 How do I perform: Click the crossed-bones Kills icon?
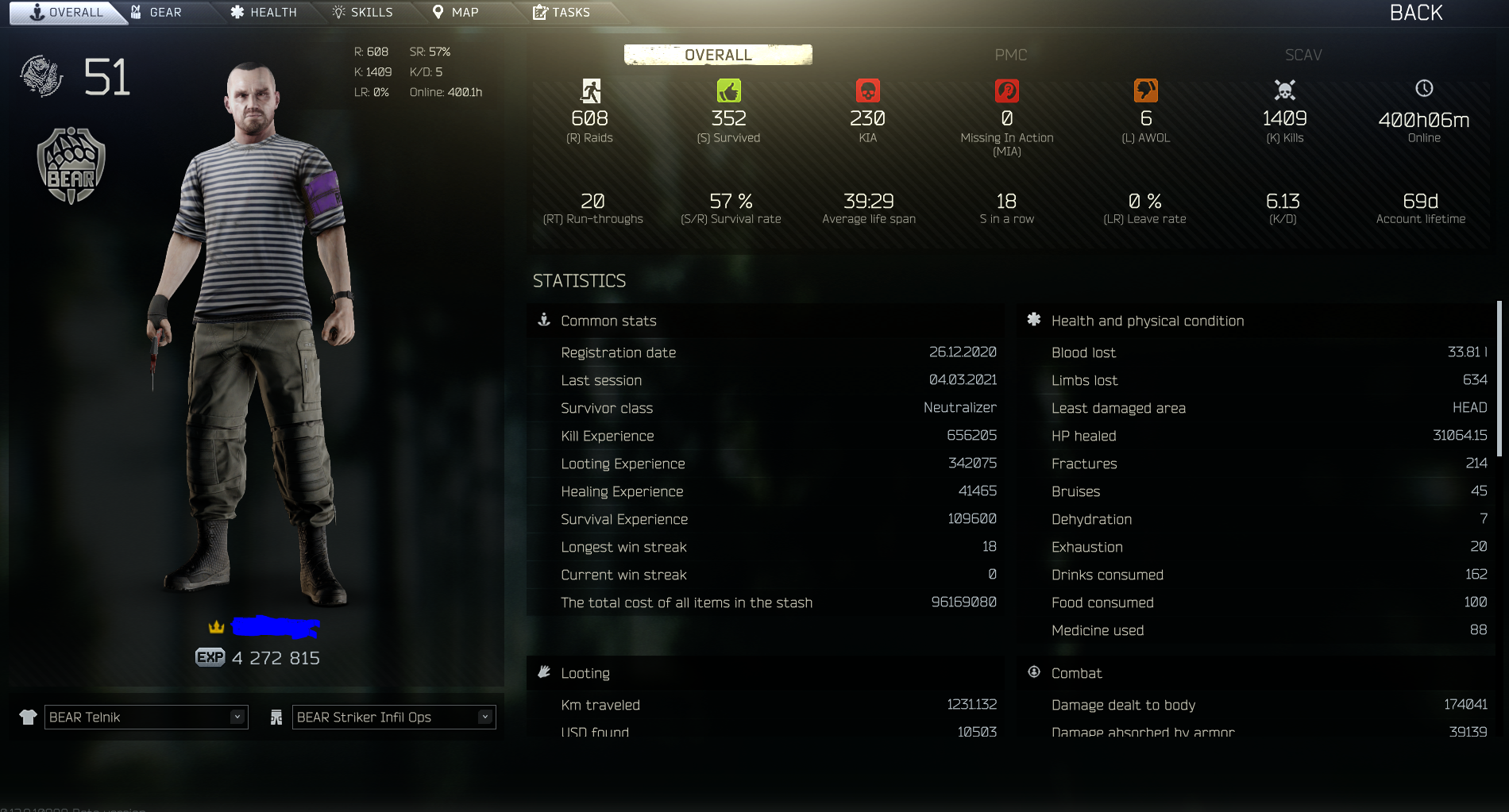coord(1283,90)
